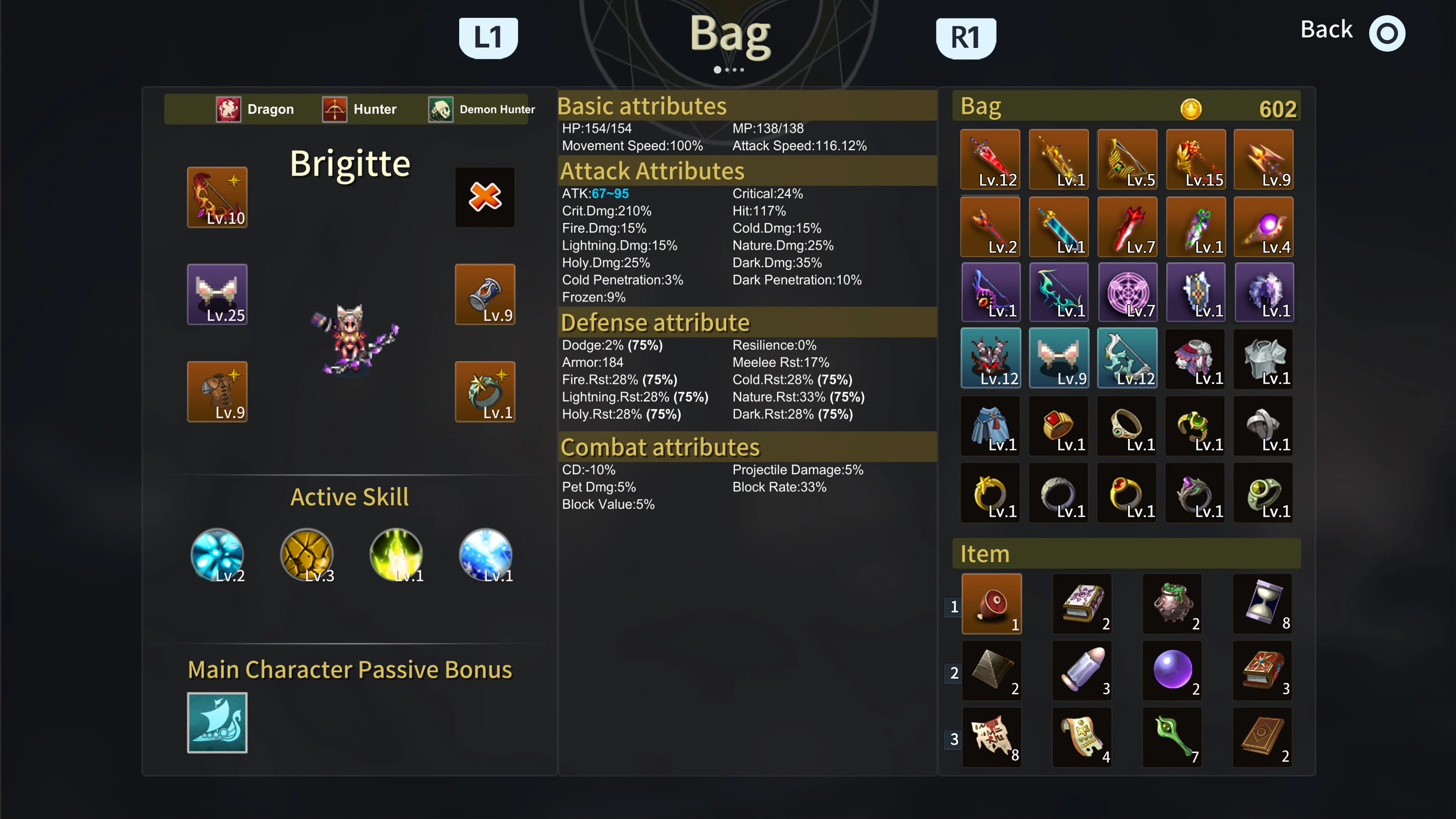Click the red X unequip slot
The height and width of the screenshot is (819, 1456).
click(485, 197)
